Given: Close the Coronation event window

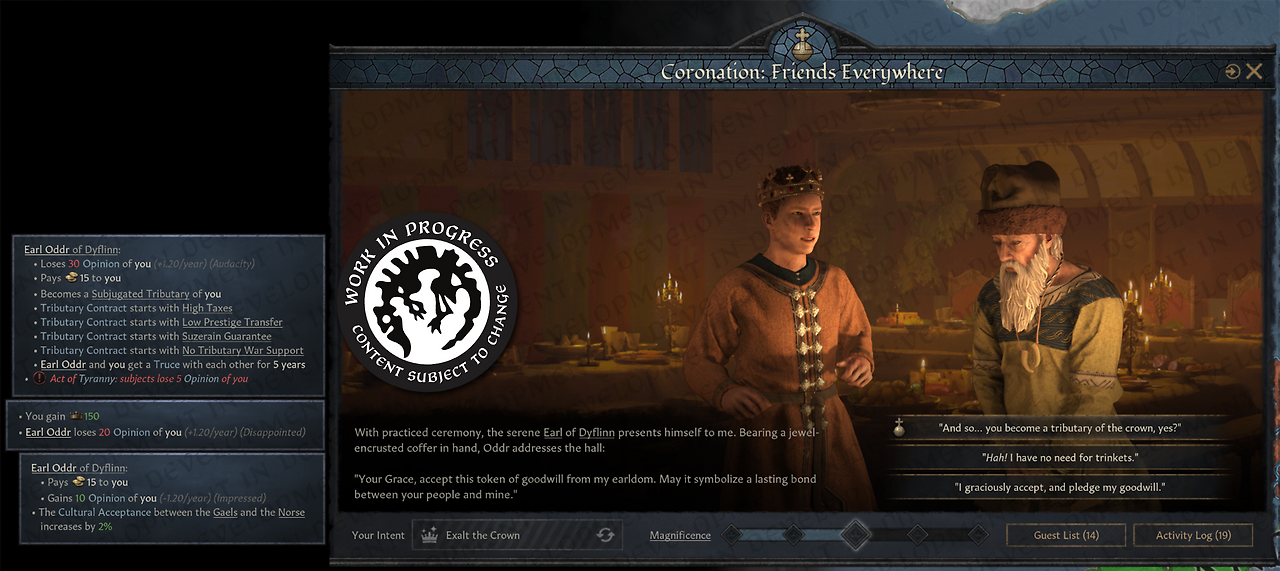Looking at the screenshot, I should [1253, 71].
